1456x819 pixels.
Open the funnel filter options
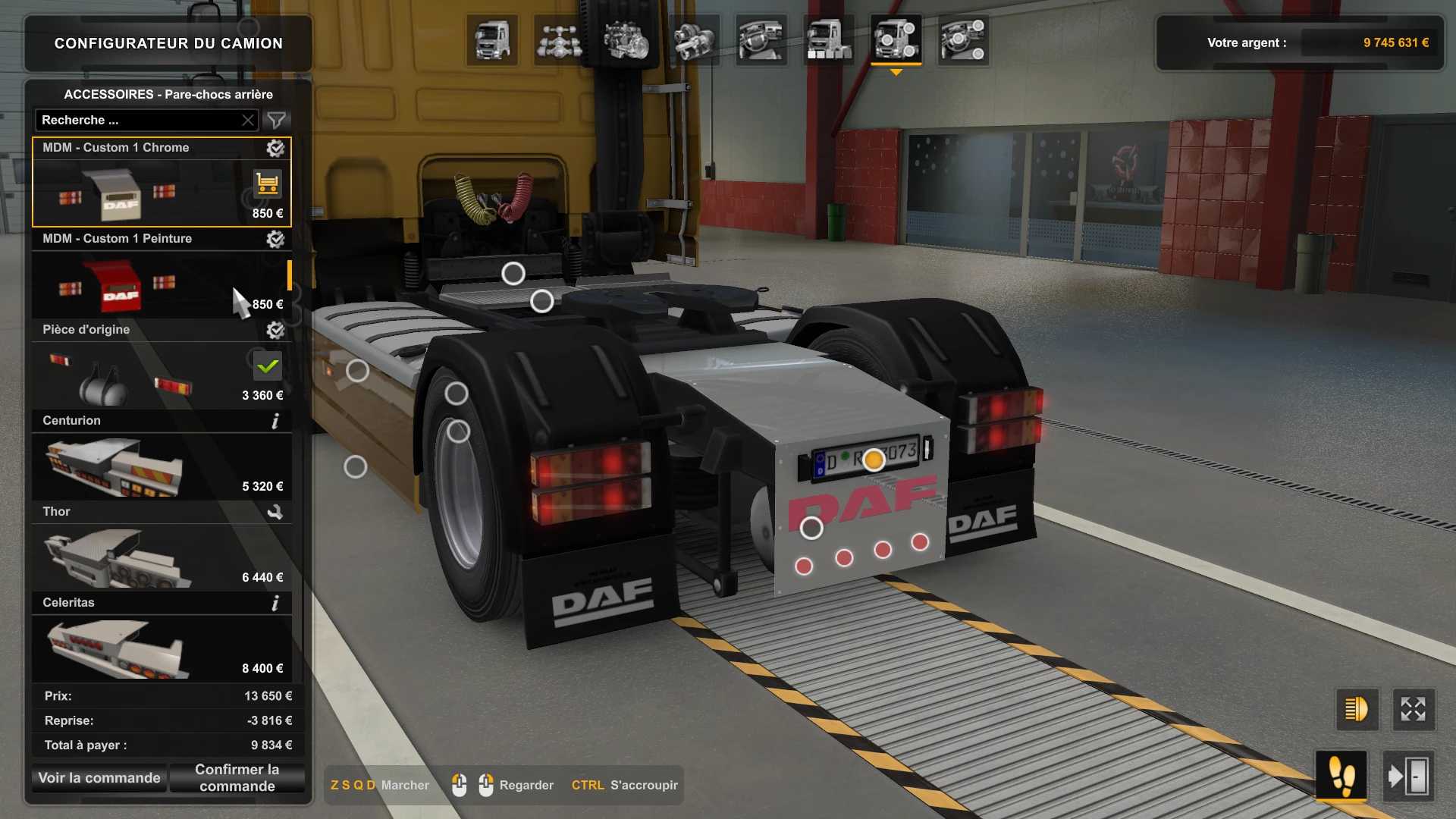[x=276, y=120]
